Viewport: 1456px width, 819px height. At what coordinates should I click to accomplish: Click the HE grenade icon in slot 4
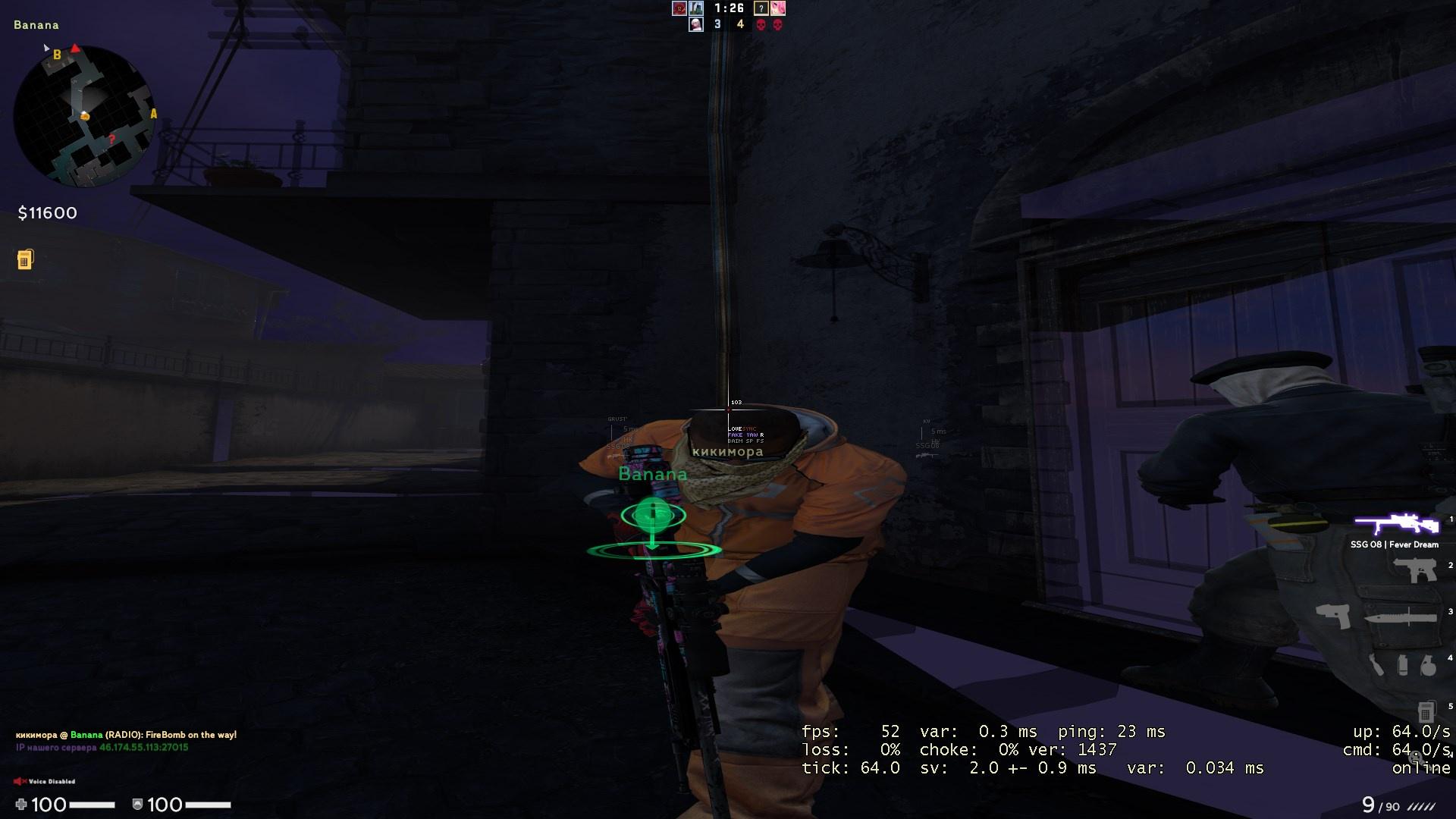point(1429,666)
